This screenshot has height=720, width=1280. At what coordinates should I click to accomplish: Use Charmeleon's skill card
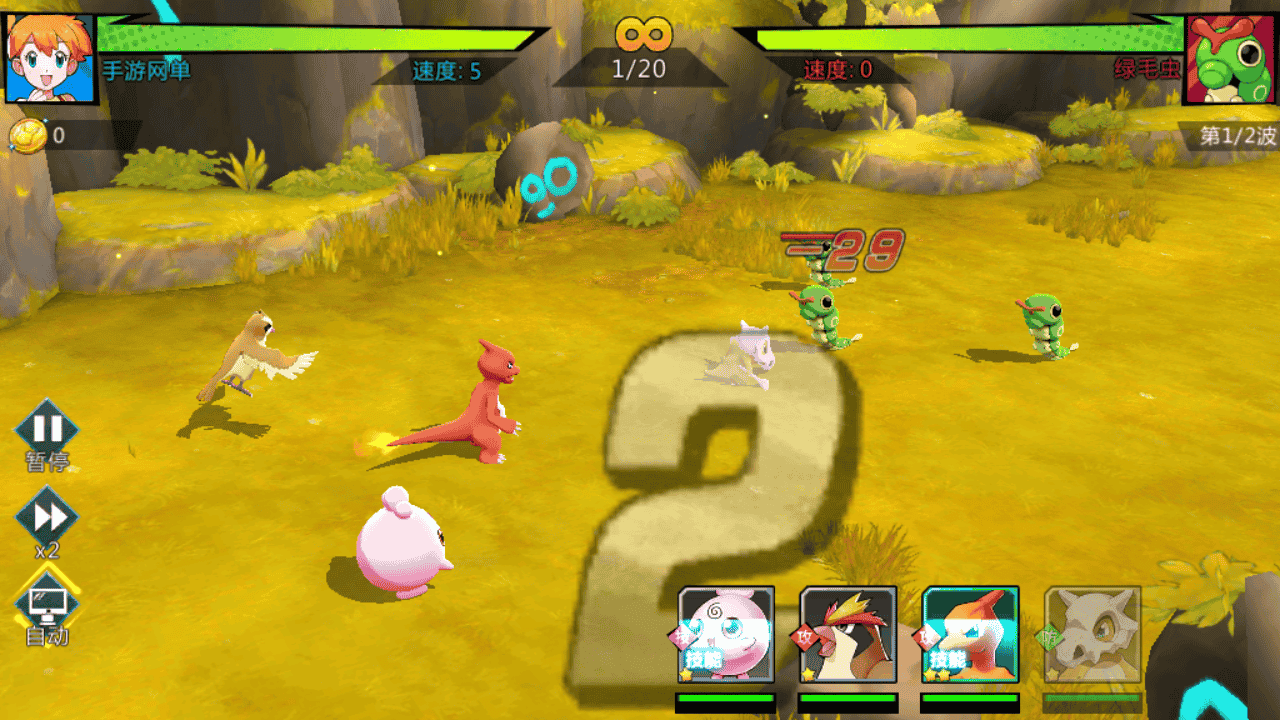(x=970, y=634)
